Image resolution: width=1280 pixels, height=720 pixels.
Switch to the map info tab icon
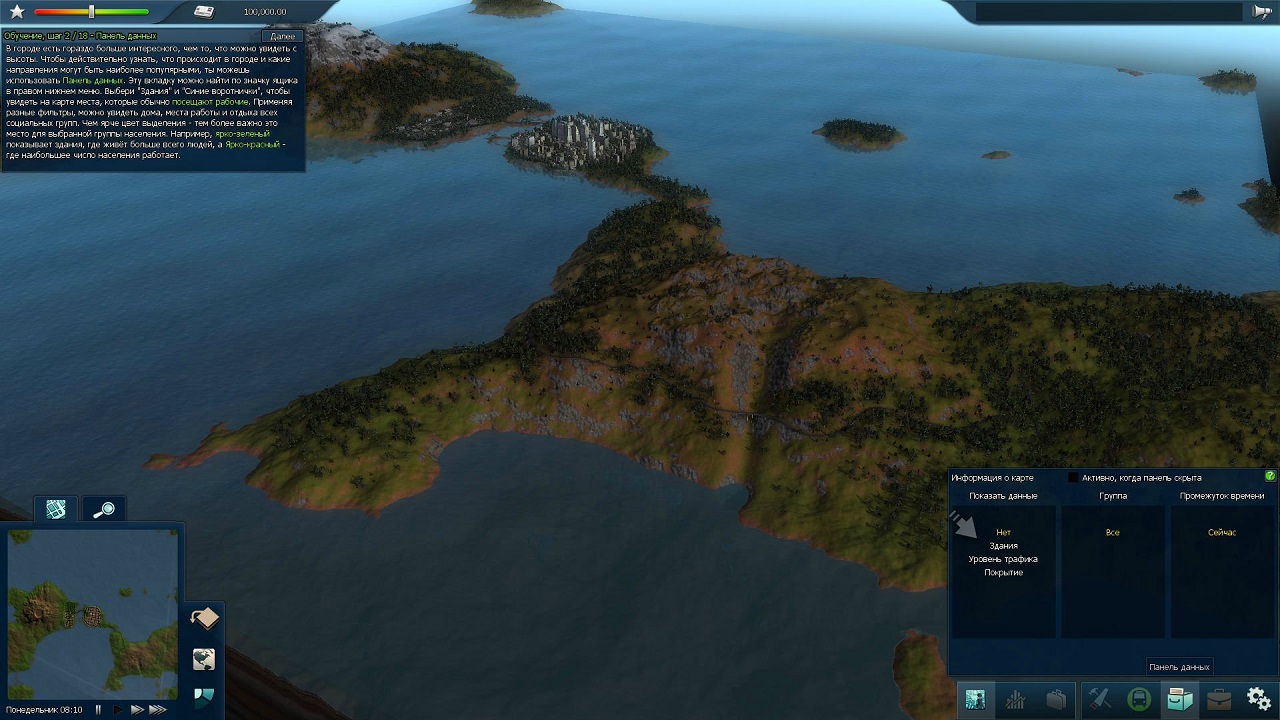(x=56, y=510)
